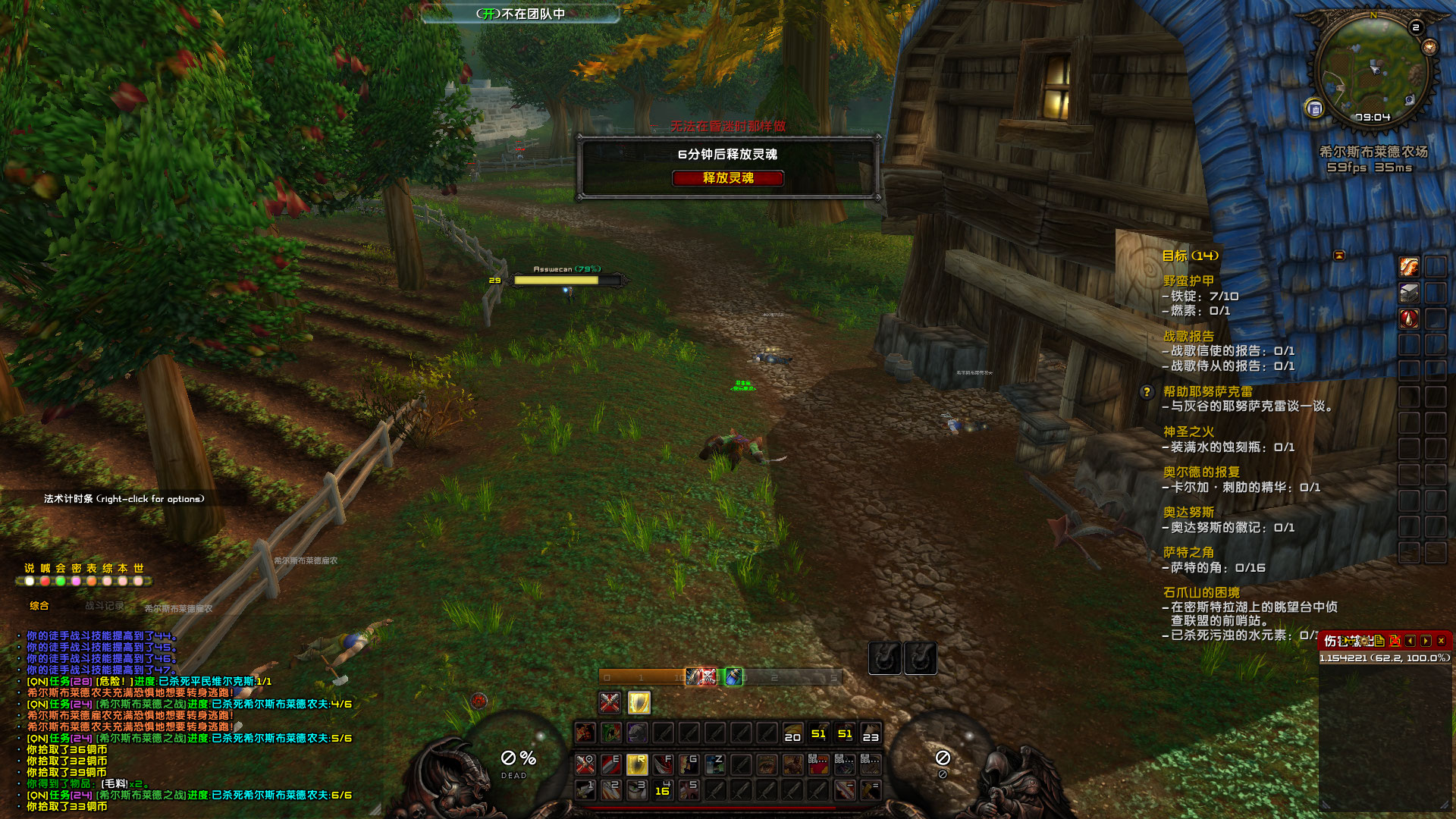Click the crossed-swords Attack icon on the action bar
The width and height of the screenshot is (1456, 819).
point(585,764)
